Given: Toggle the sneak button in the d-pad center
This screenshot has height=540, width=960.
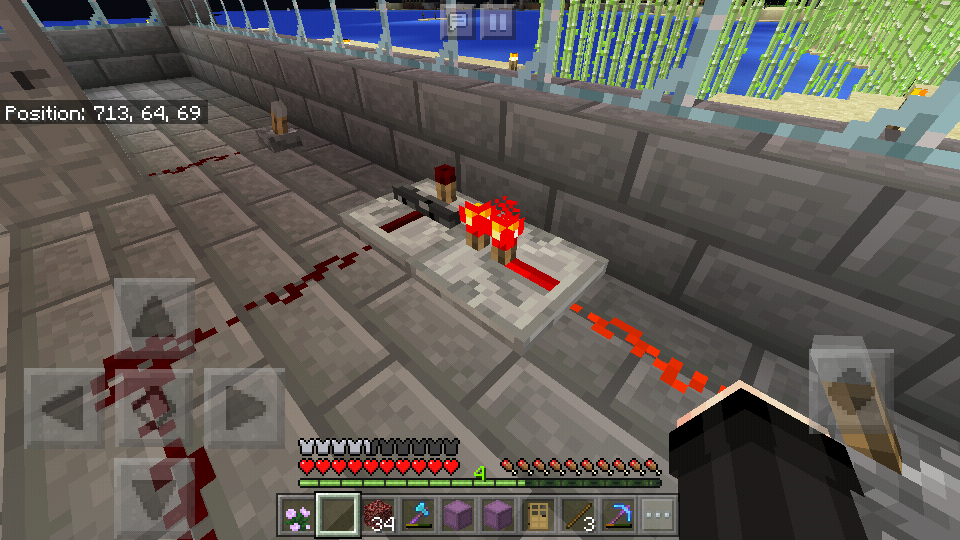Looking at the screenshot, I should pyautogui.click(x=155, y=408).
